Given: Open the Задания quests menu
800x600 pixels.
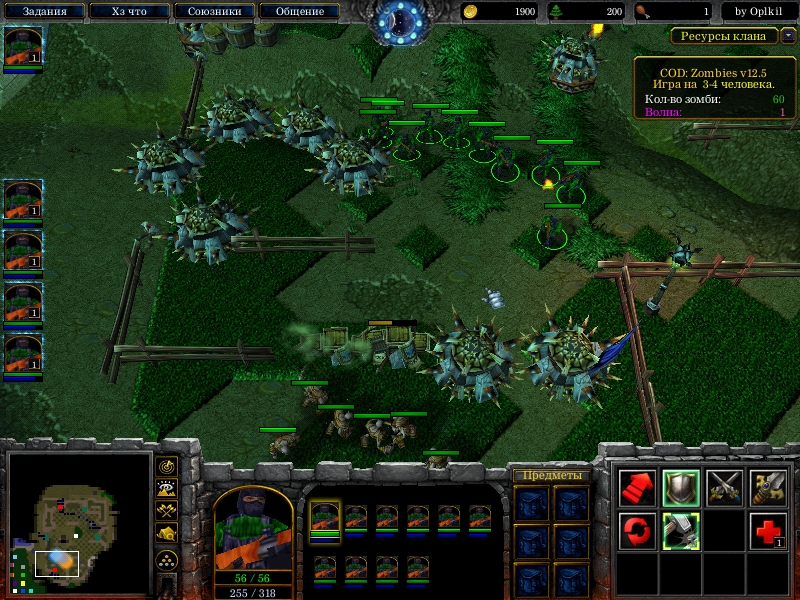Looking at the screenshot, I should click(x=42, y=12).
